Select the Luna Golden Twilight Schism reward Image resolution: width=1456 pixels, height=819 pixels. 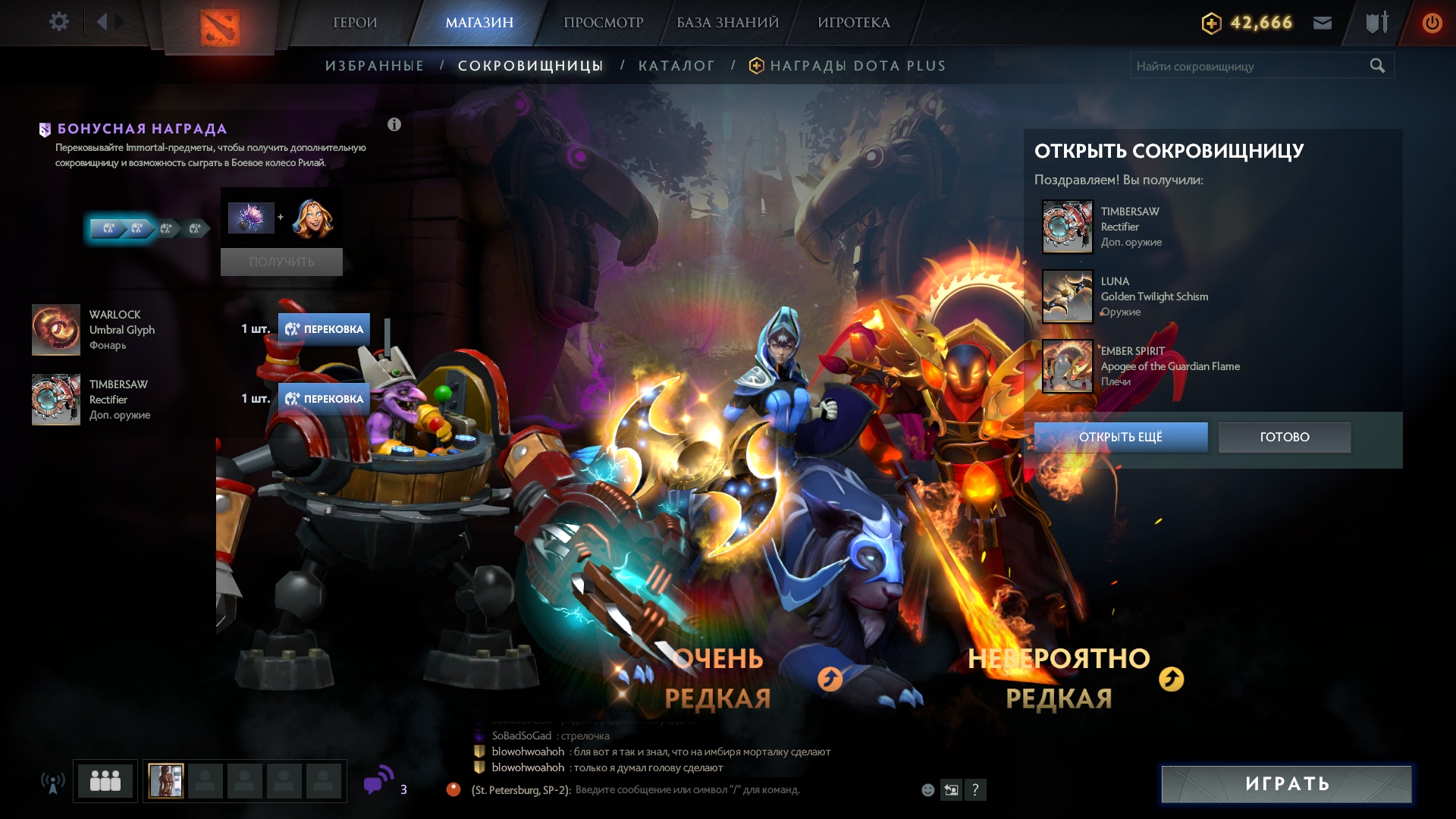coord(1067,297)
